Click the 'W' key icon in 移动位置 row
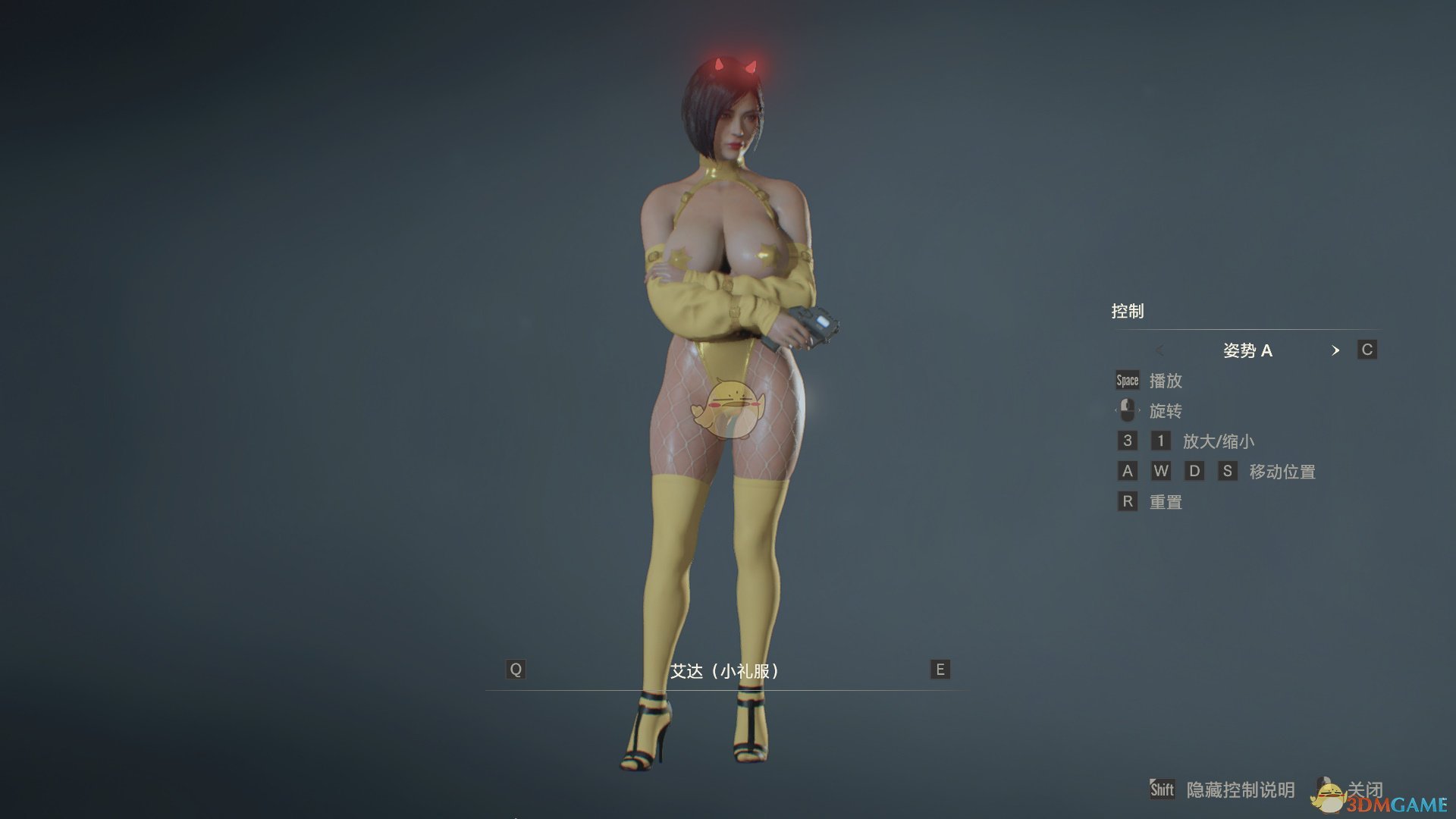This screenshot has width=1456, height=819. tap(1161, 471)
